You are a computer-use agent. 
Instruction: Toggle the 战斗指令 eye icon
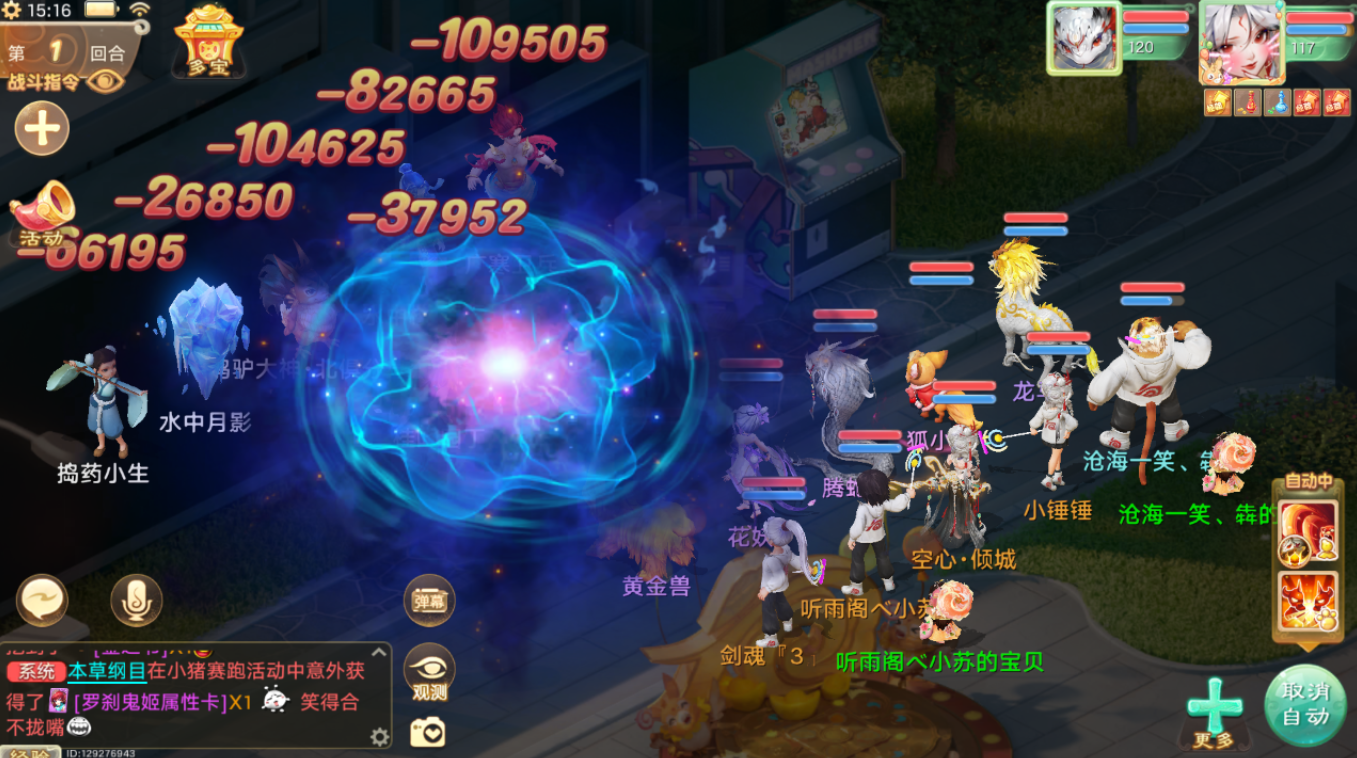(105, 81)
